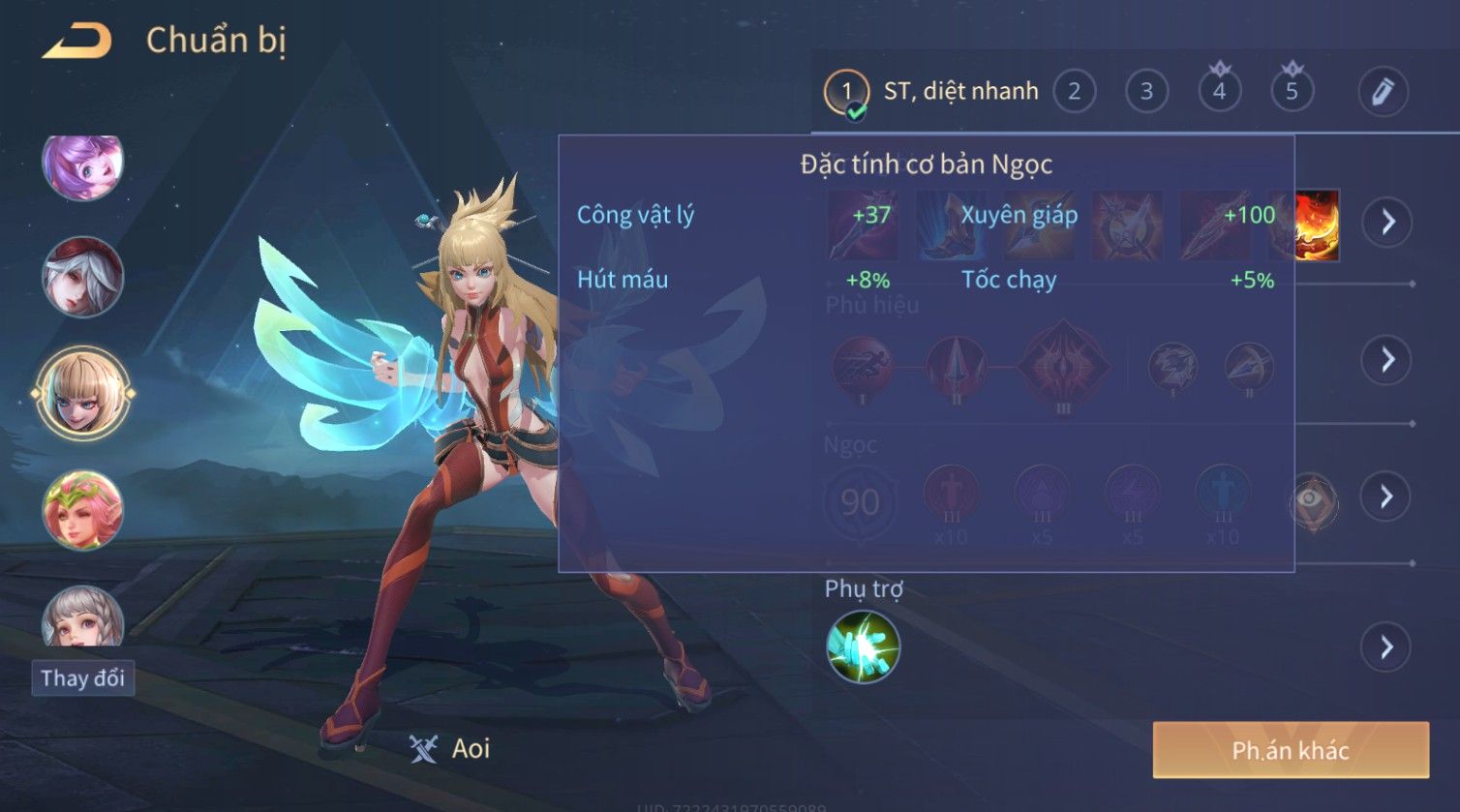Open the Phụ trợ arrow
This screenshot has height=812, width=1460.
point(1386,647)
